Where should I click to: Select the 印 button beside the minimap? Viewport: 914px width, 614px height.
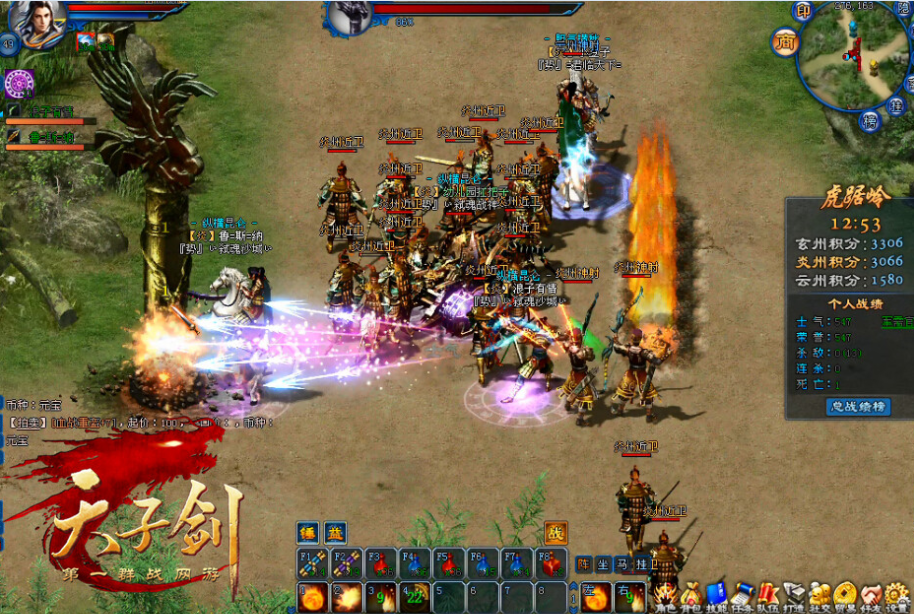pos(803,11)
